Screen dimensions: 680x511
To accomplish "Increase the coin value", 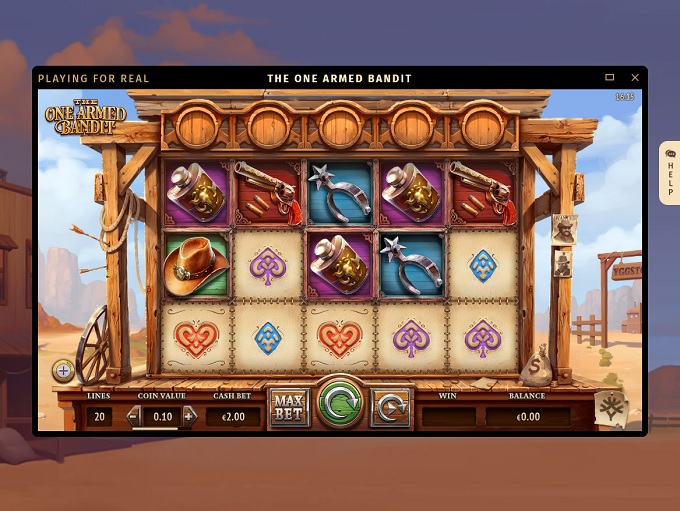I will click(x=191, y=416).
